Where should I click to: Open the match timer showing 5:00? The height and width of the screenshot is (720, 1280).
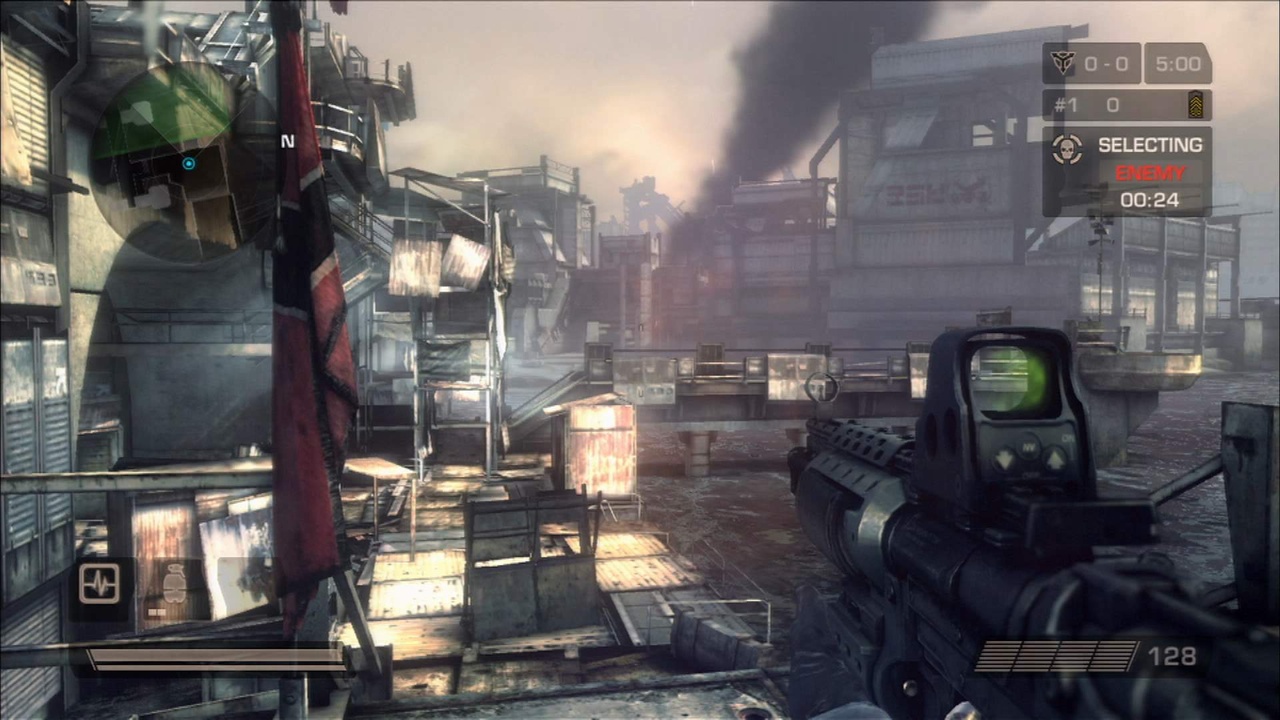(x=1178, y=63)
